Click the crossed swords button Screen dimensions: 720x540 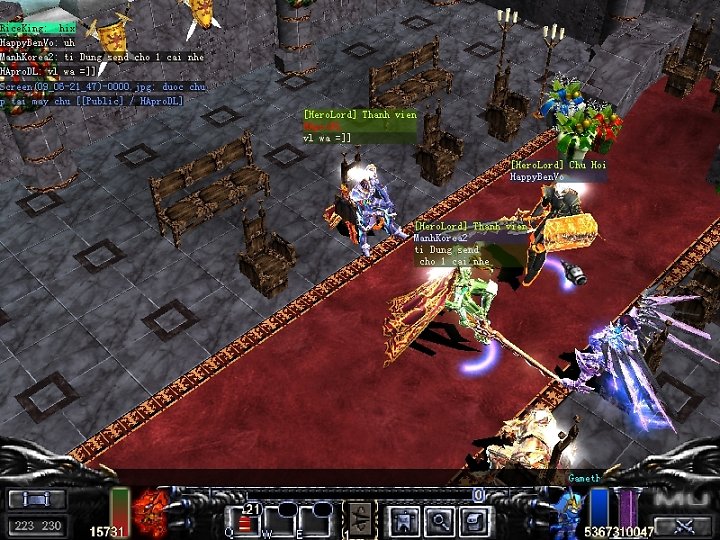(684, 524)
